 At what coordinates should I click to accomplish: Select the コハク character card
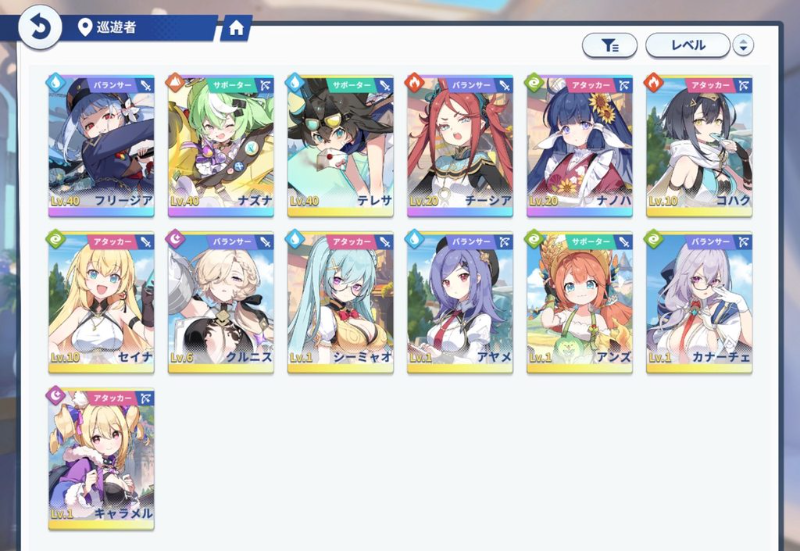[x=699, y=144]
